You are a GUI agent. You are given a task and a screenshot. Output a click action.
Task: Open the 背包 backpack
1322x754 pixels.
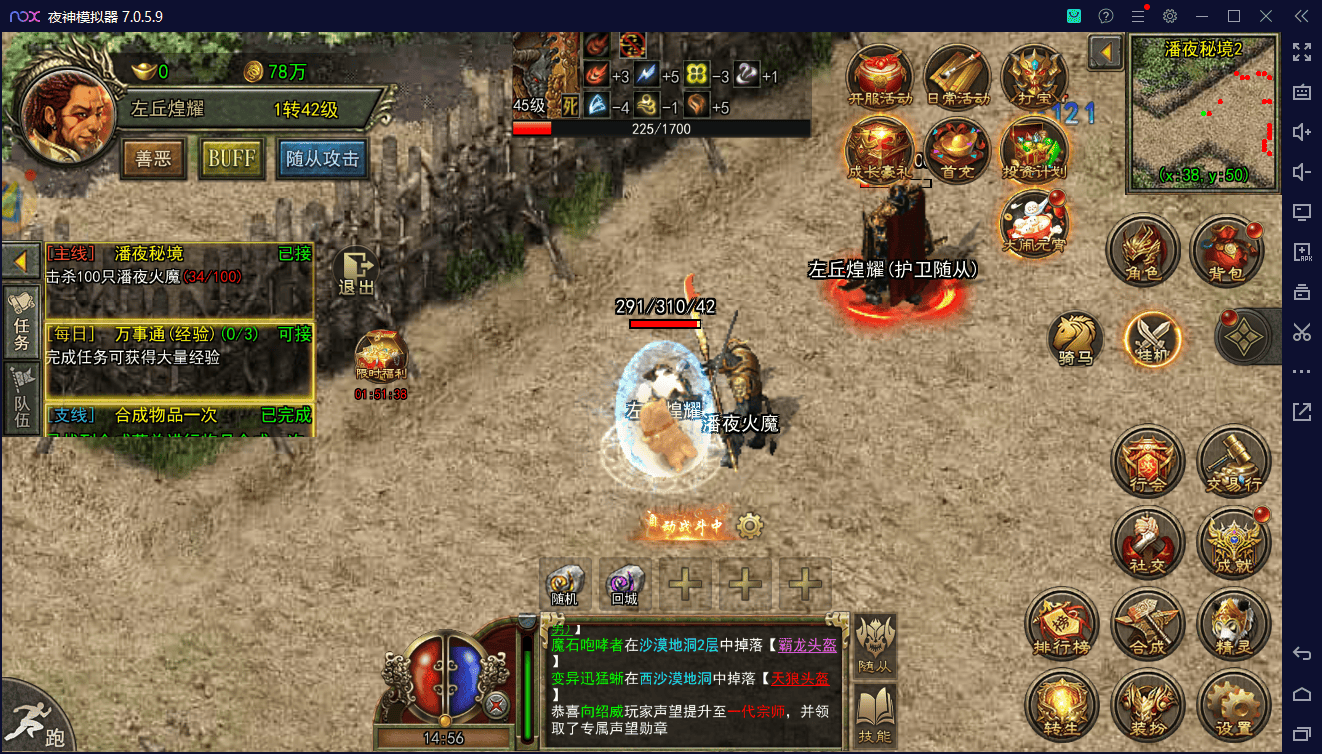[1226, 250]
